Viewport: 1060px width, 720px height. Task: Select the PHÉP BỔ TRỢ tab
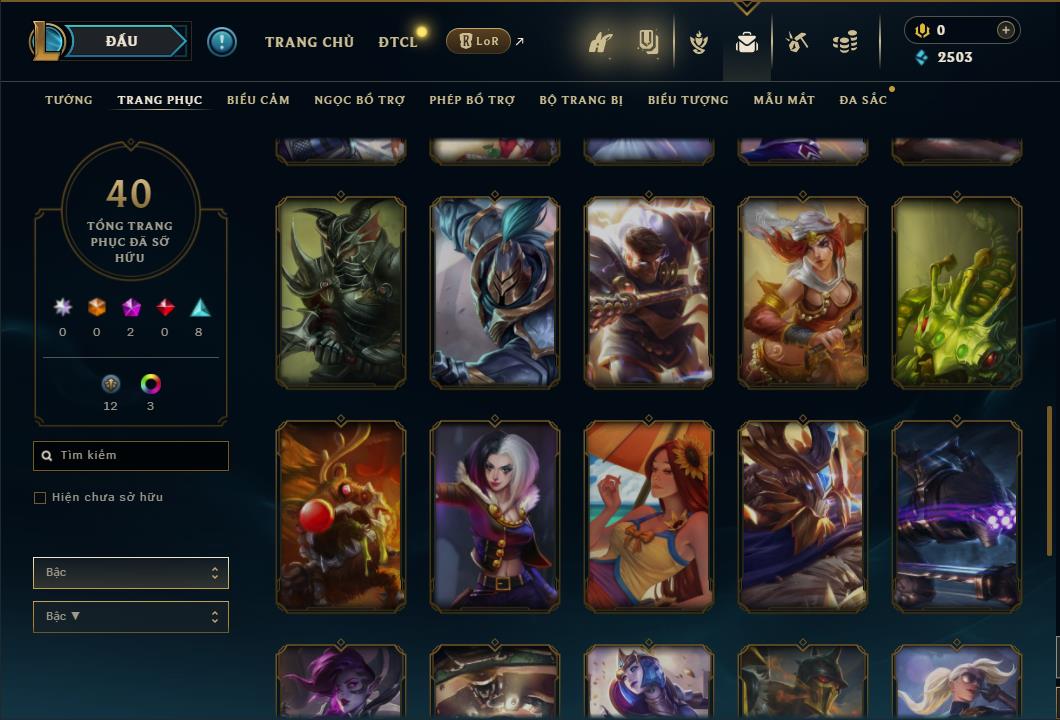click(x=472, y=100)
